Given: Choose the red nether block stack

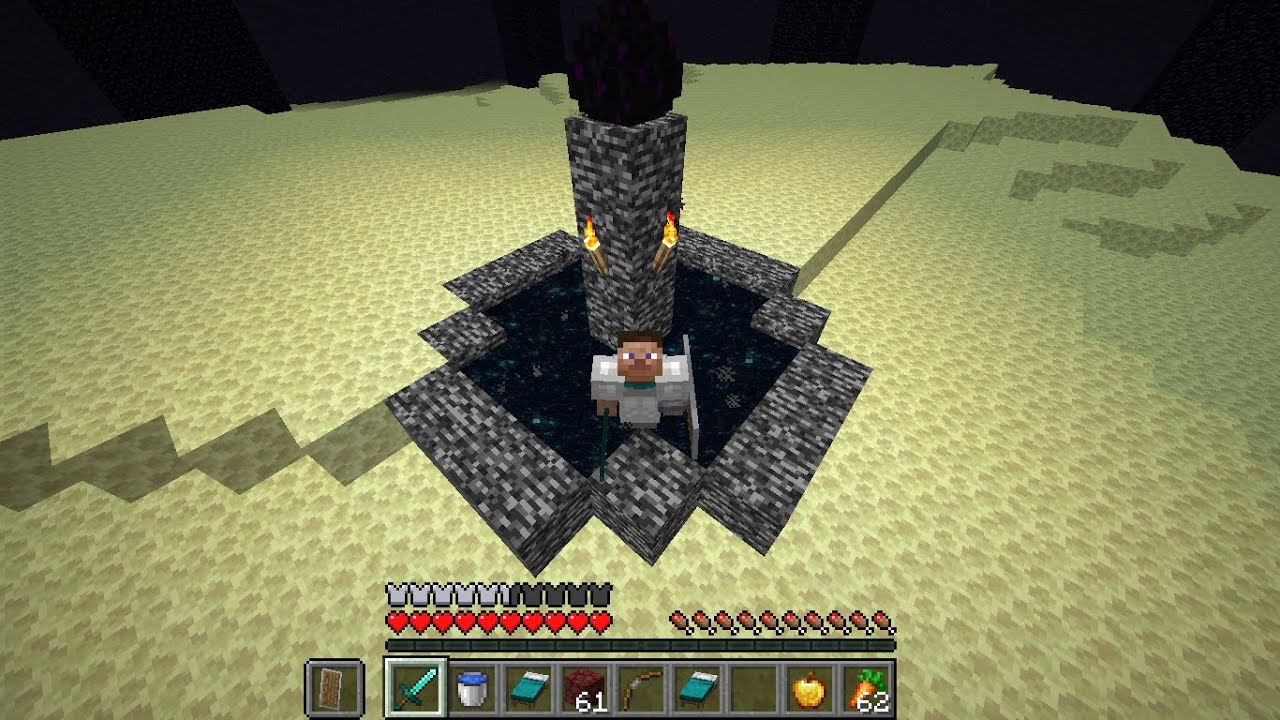Looking at the screenshot, I should [x=584, y=688].
